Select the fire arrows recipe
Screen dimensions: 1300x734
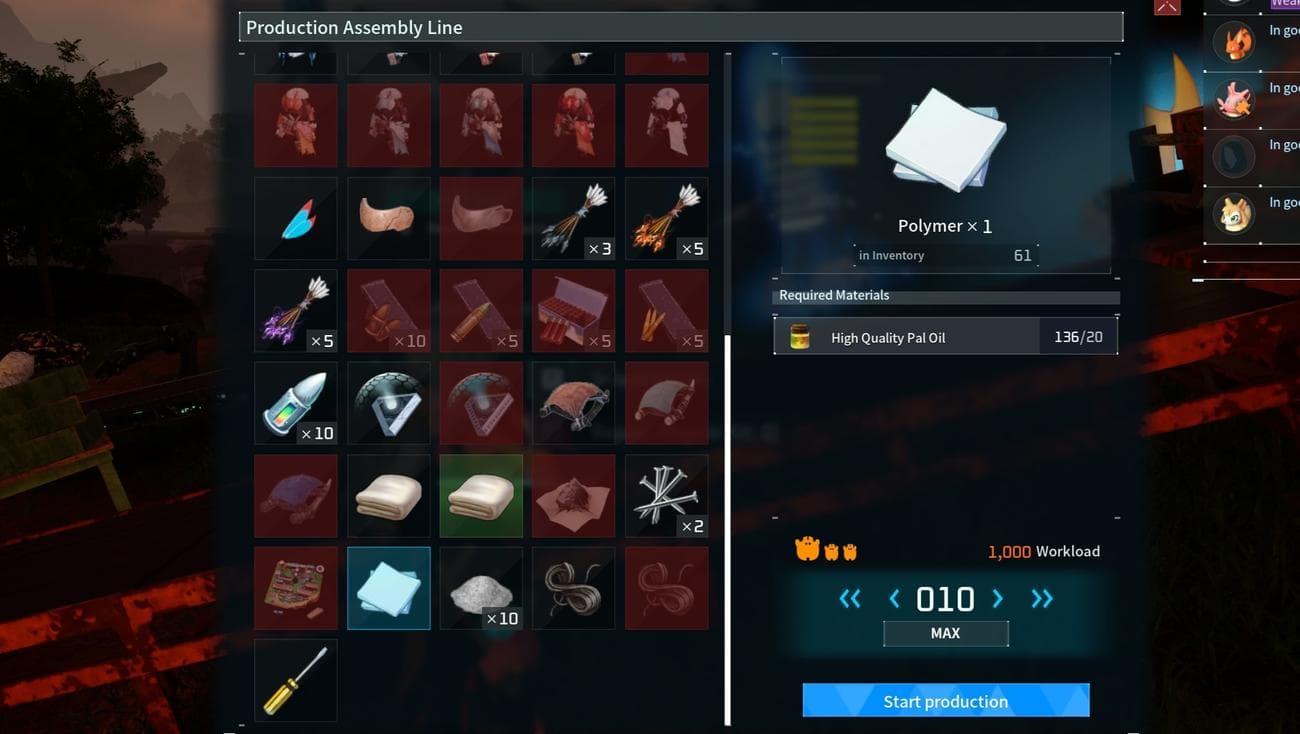coord(666,218)
